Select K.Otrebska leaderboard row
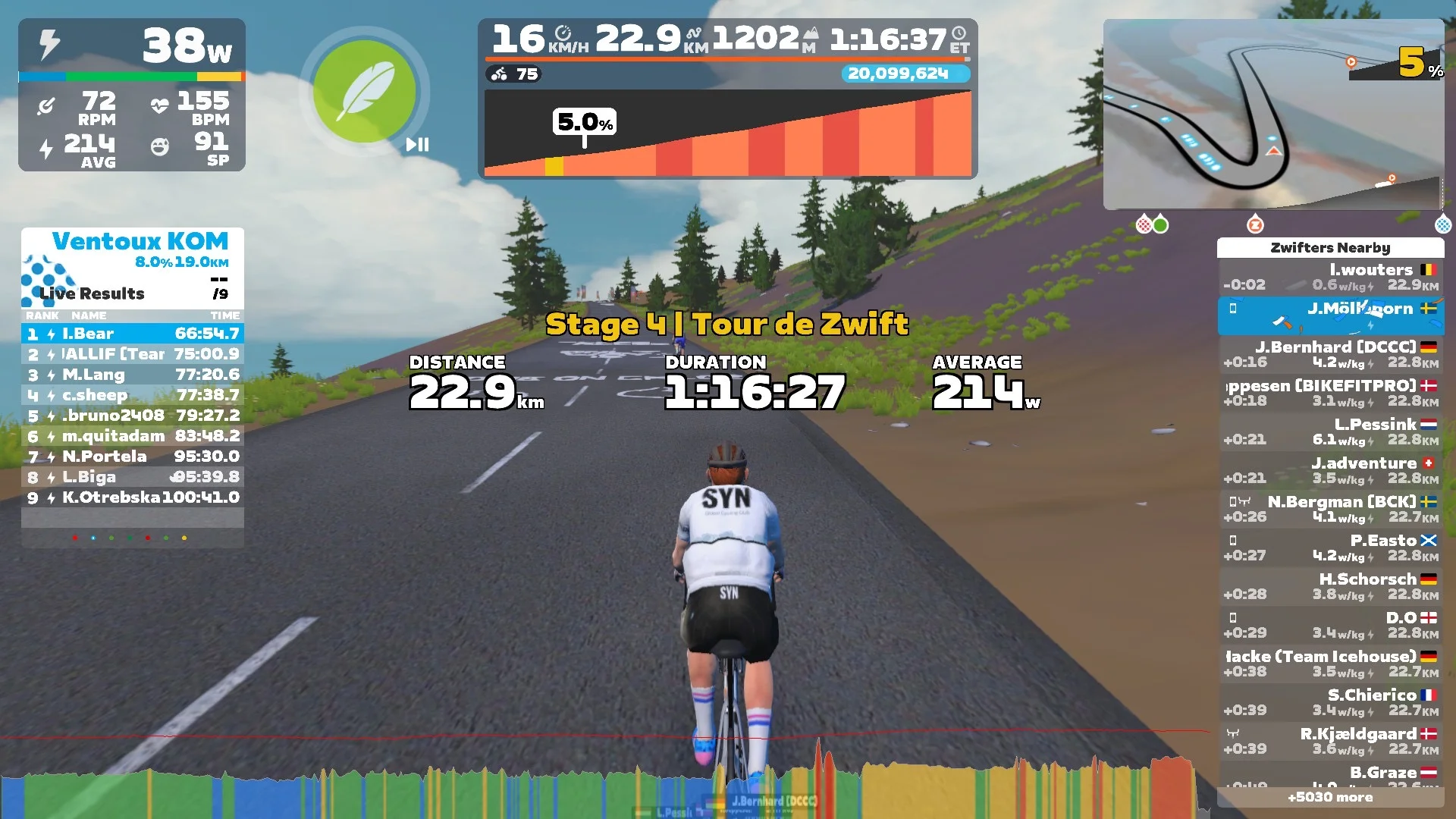This screenshot has height=819, width=1456. pos(133,497)
